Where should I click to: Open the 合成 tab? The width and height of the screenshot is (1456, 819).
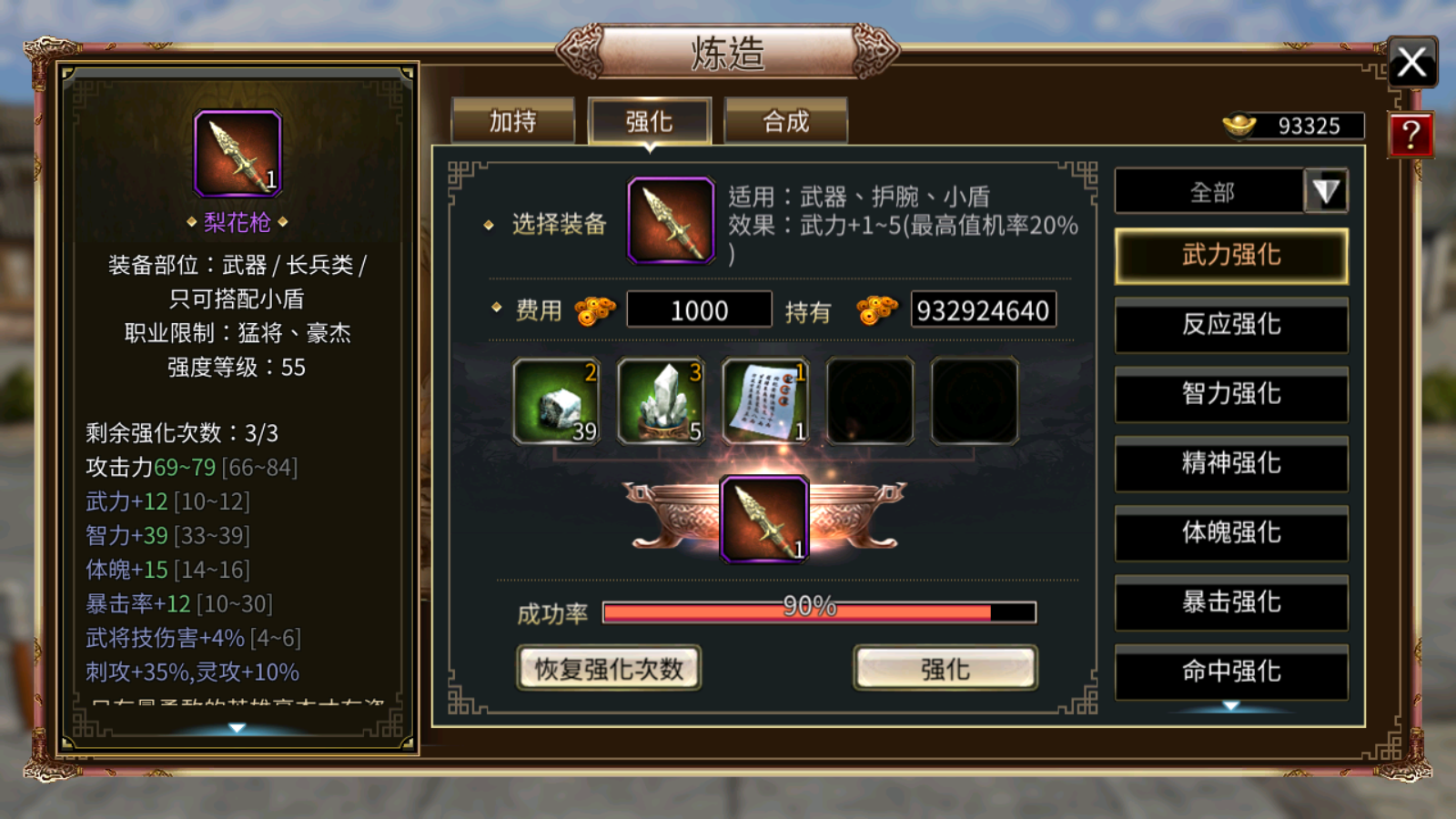pyautogui.click(x=784, y=119)
